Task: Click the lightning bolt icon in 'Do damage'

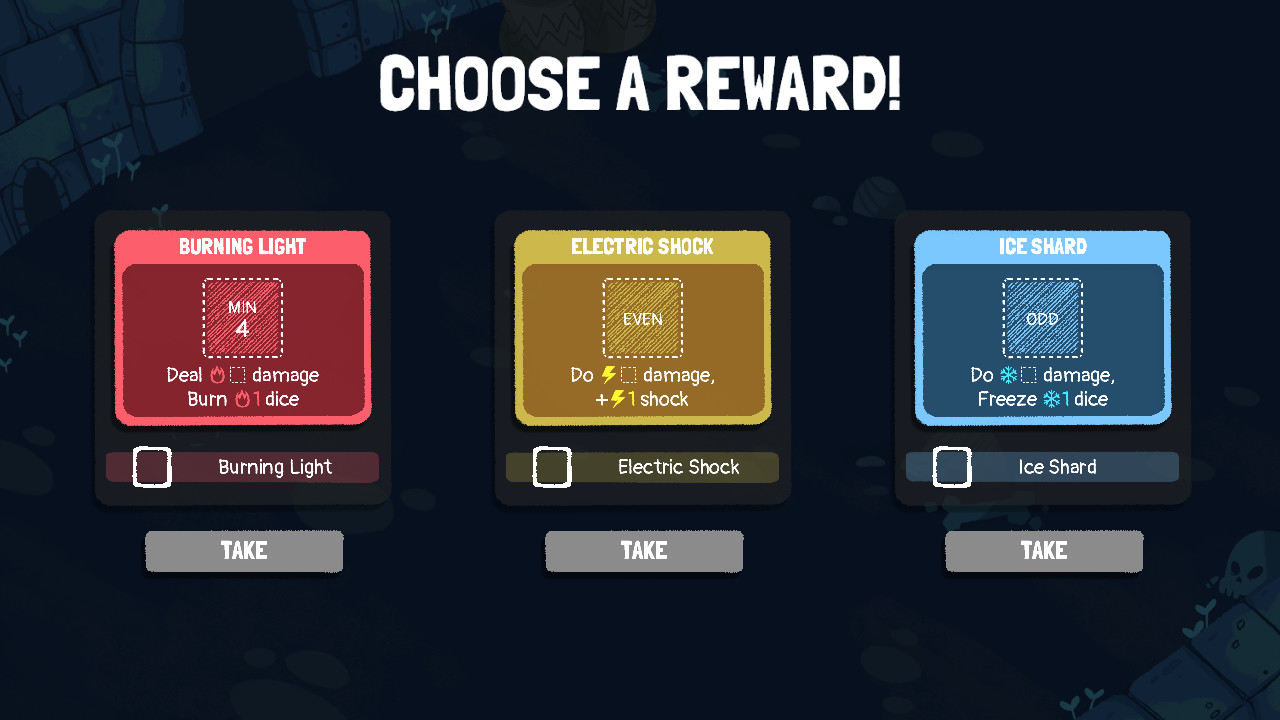Action: pos(607,376)
